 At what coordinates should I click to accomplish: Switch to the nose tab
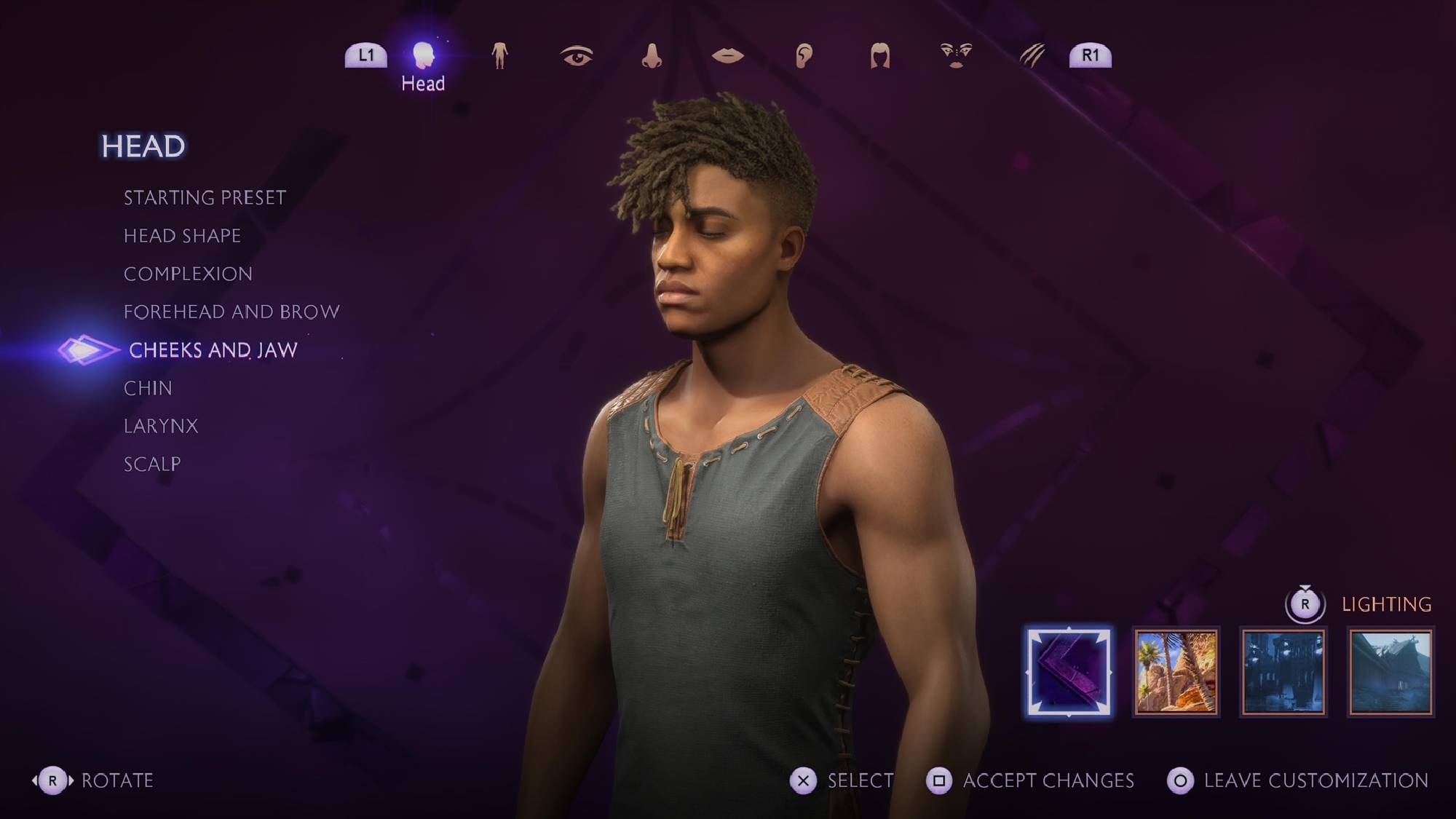(x=652, y=56)
